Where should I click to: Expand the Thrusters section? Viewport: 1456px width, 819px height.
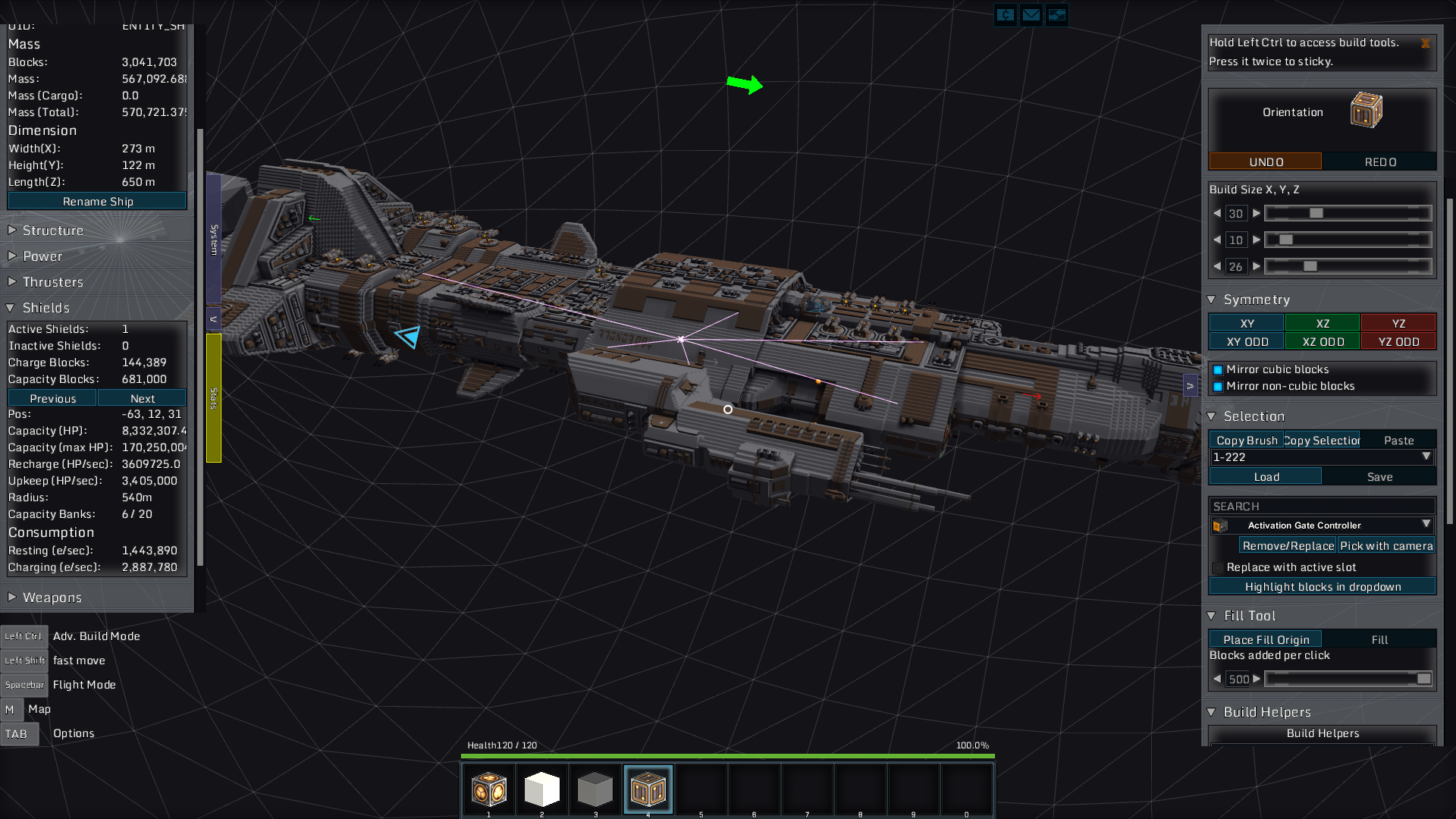53,282
